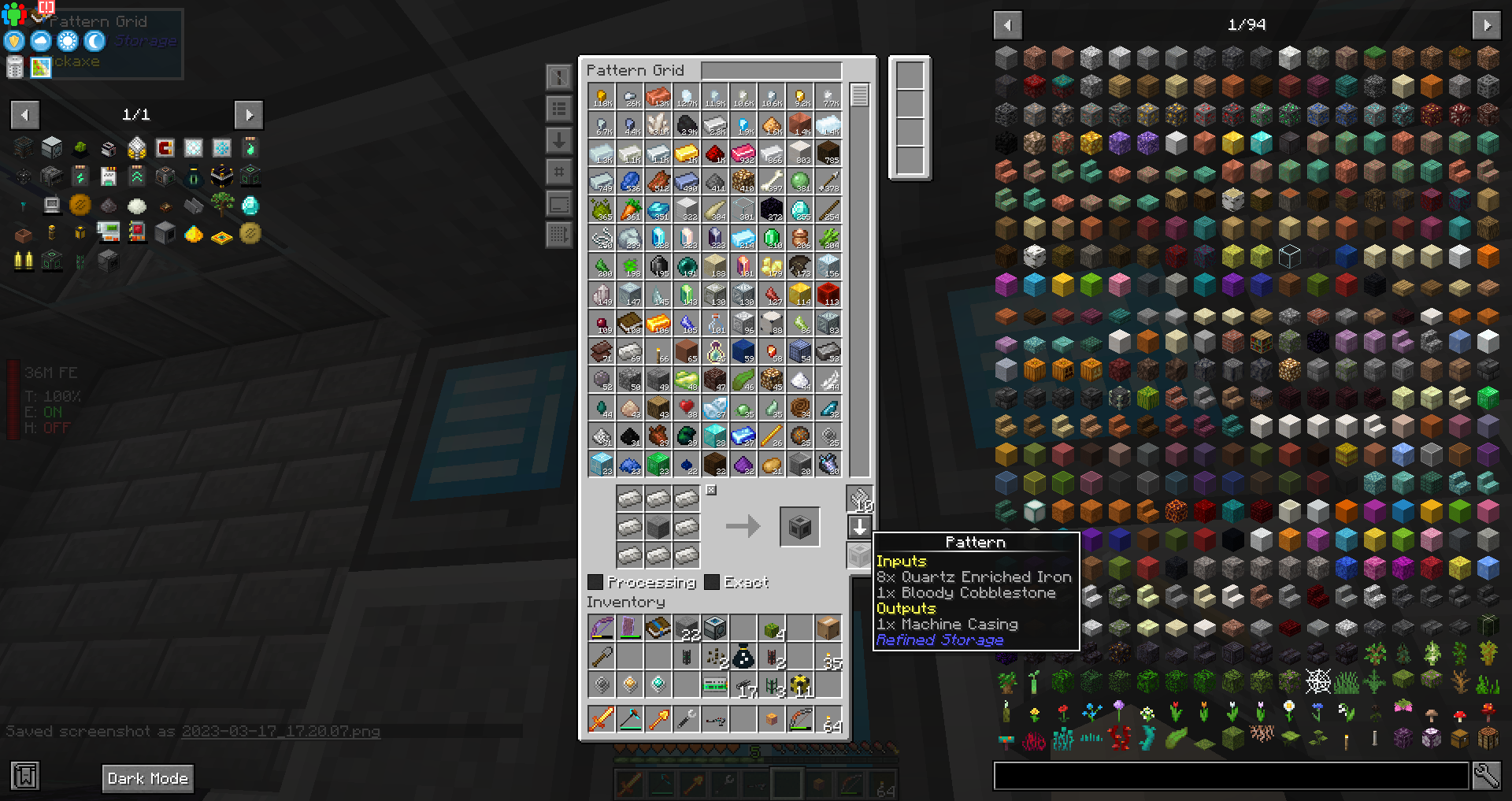Toggle rain with the cloud weather icon
The height and width of the screenshot is (801, 1512).
39,41
